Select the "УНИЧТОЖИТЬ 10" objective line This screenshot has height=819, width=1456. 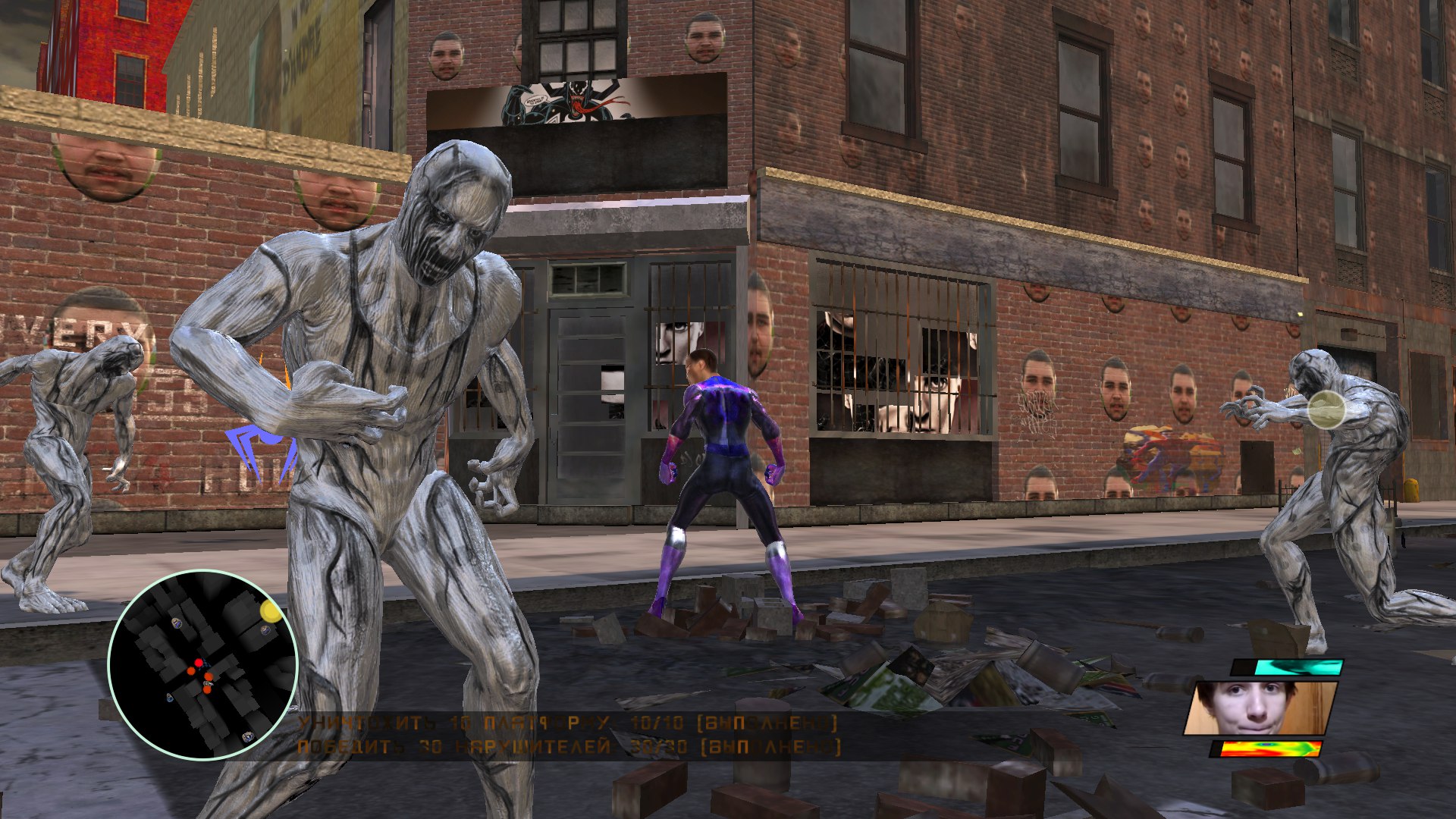coord(567,723)
